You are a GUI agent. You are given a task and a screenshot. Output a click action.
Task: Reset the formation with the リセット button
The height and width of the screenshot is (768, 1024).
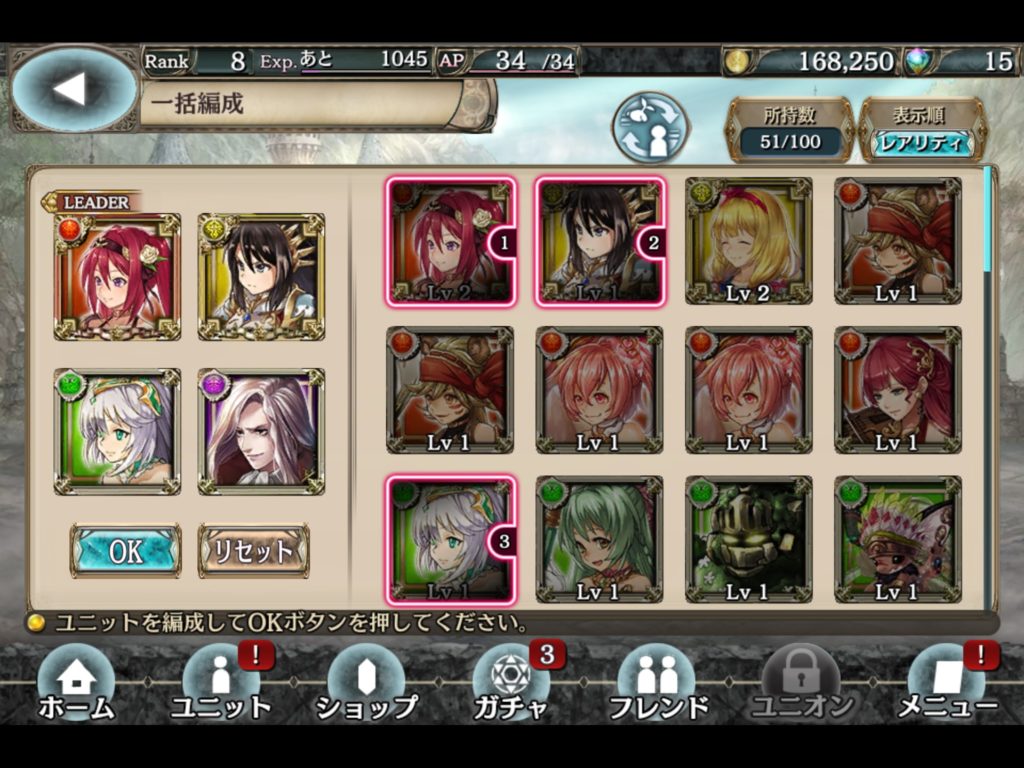click(253, 550)
